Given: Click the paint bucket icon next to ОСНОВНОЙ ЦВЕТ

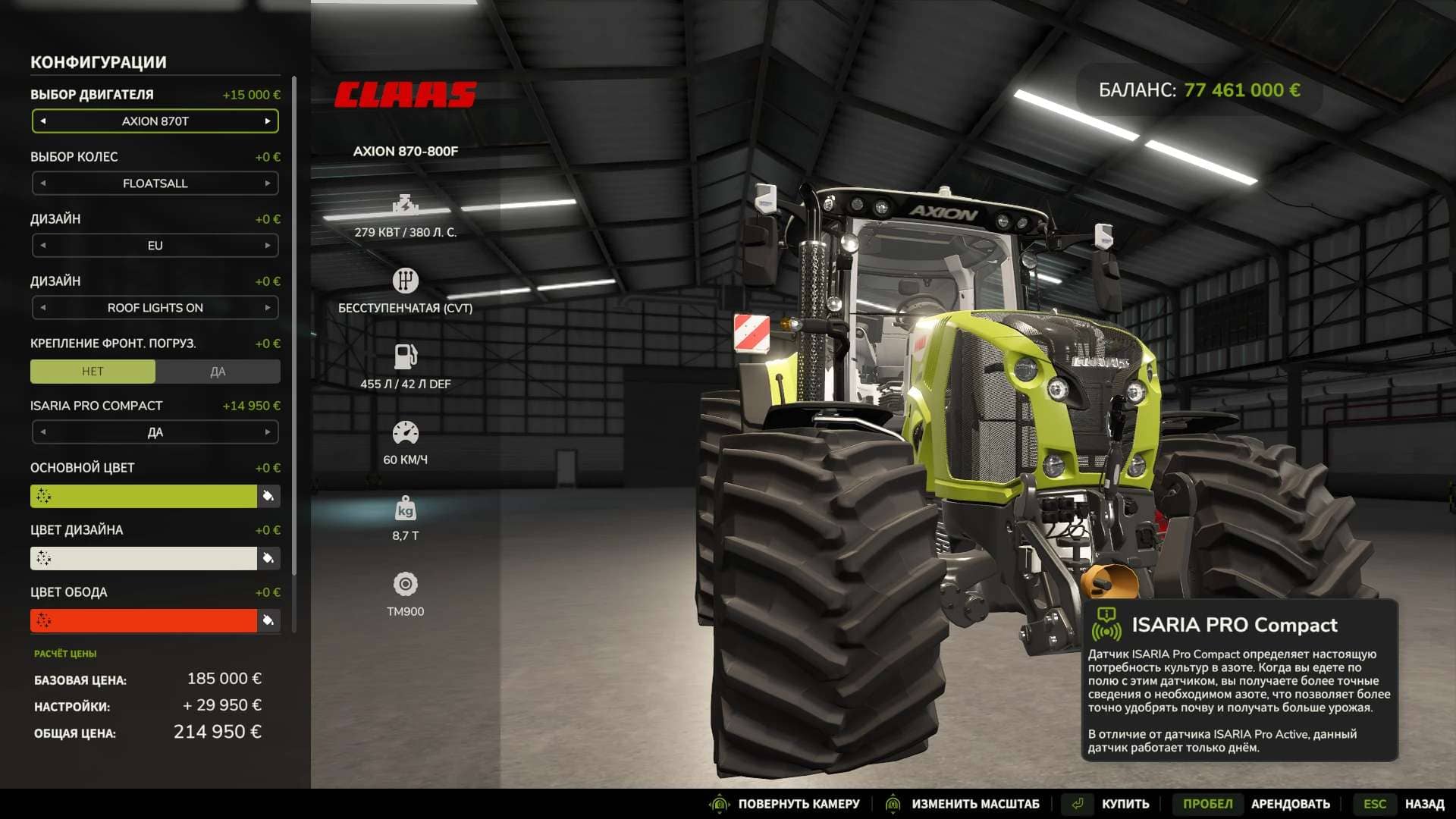Looking at the screenshot, I should (x=268, y=496).
